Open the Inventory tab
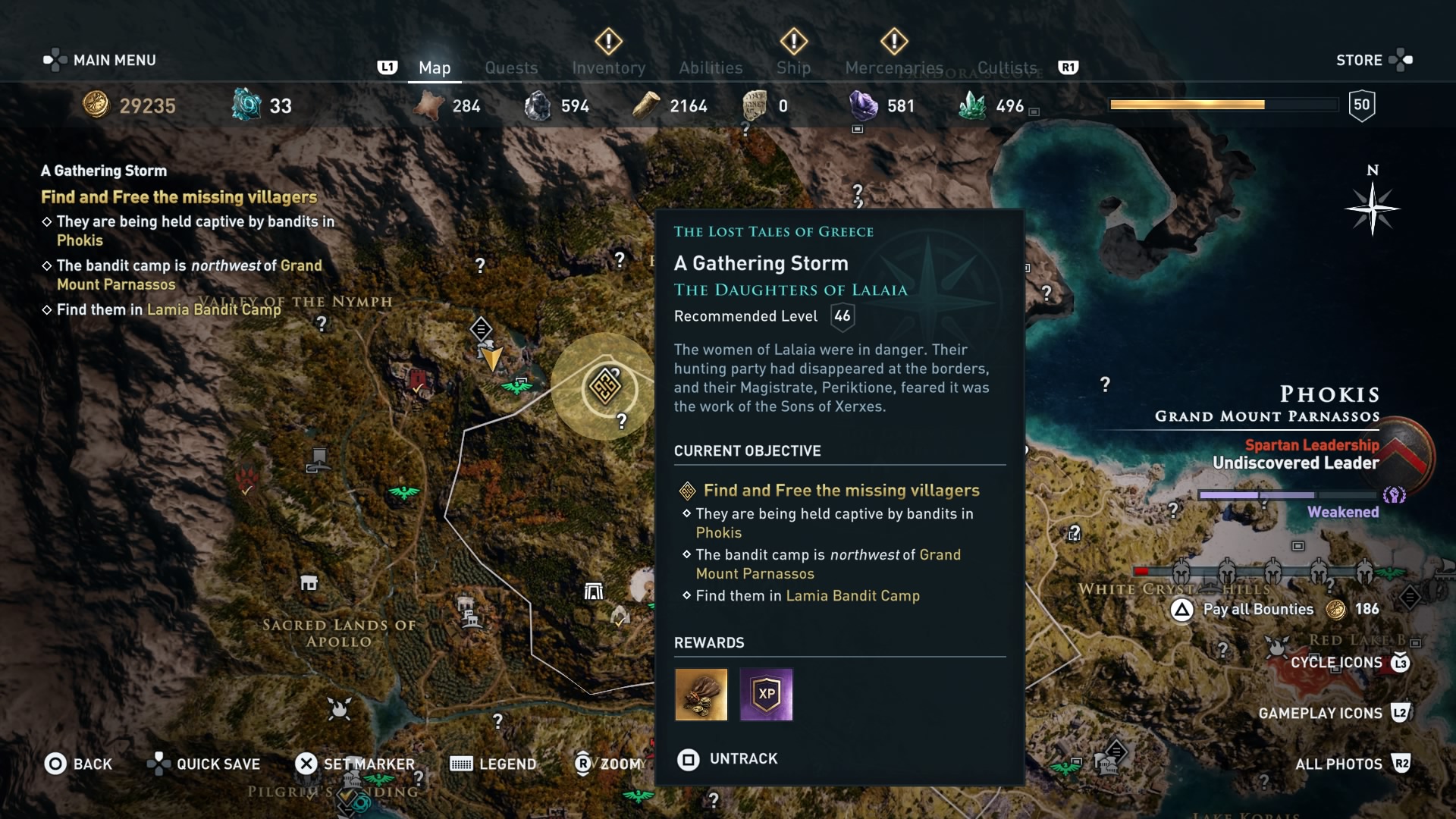Image resolution: width=1456 pixels, height=819 pixels. tap(609, 67)
